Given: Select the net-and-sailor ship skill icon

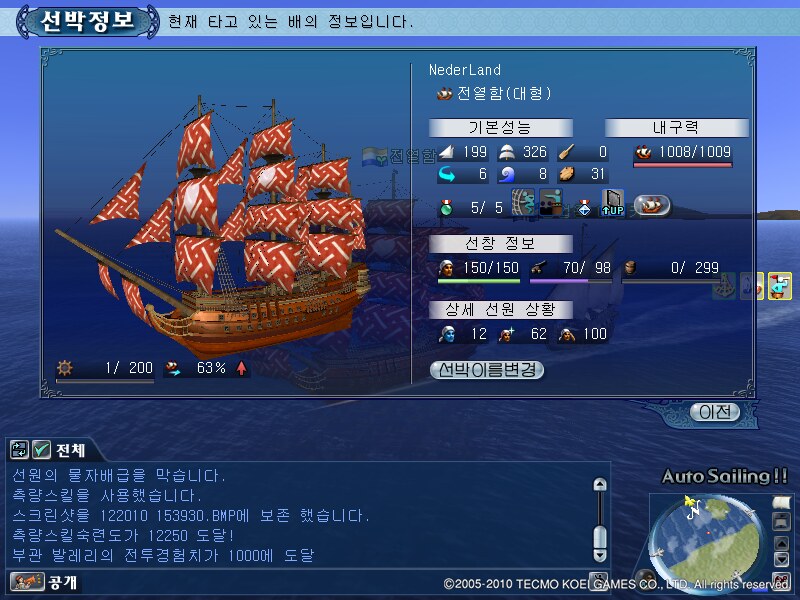Looking at the screenshot, I should click(x=523, y=204).
